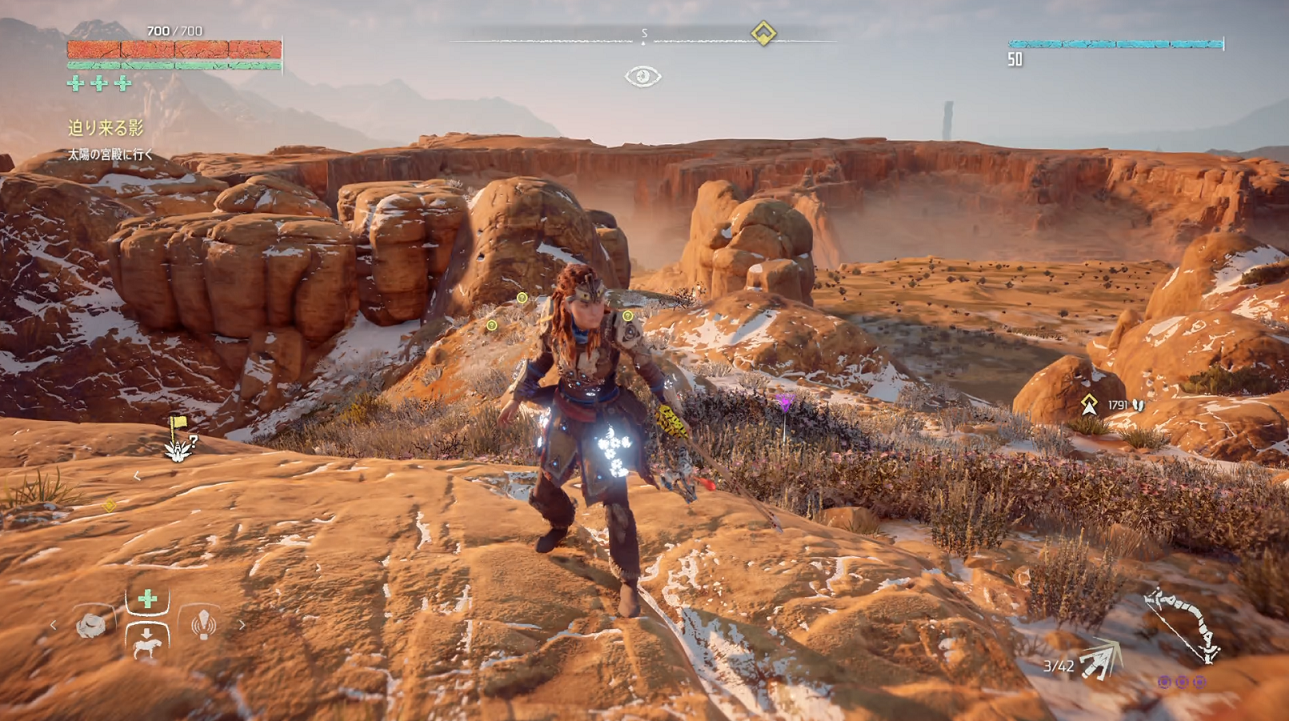Use the green cross healing potion slot
1289x721 pixels.
(147, 599)
